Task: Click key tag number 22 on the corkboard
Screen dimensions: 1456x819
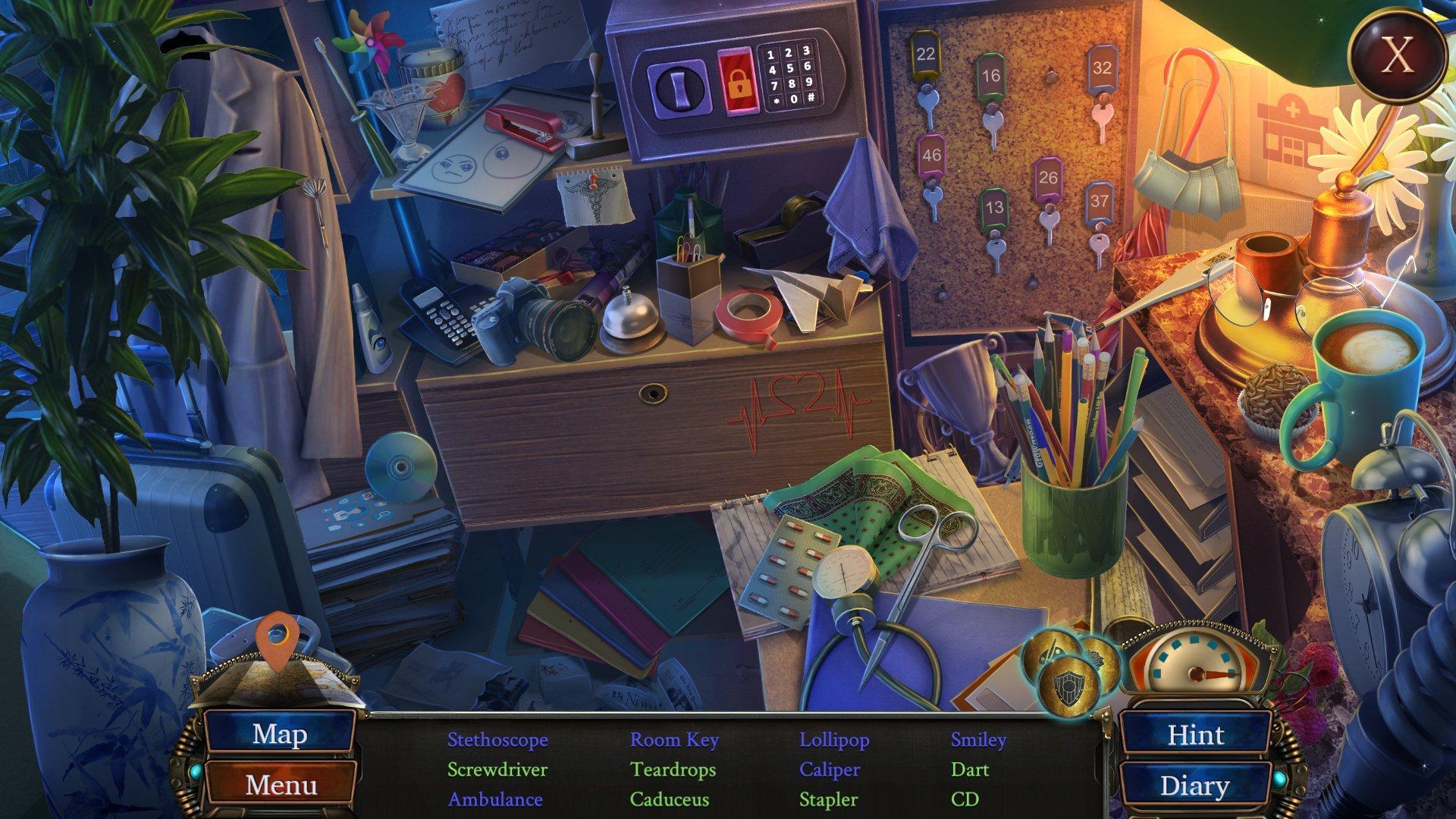Action: point(927,55)
